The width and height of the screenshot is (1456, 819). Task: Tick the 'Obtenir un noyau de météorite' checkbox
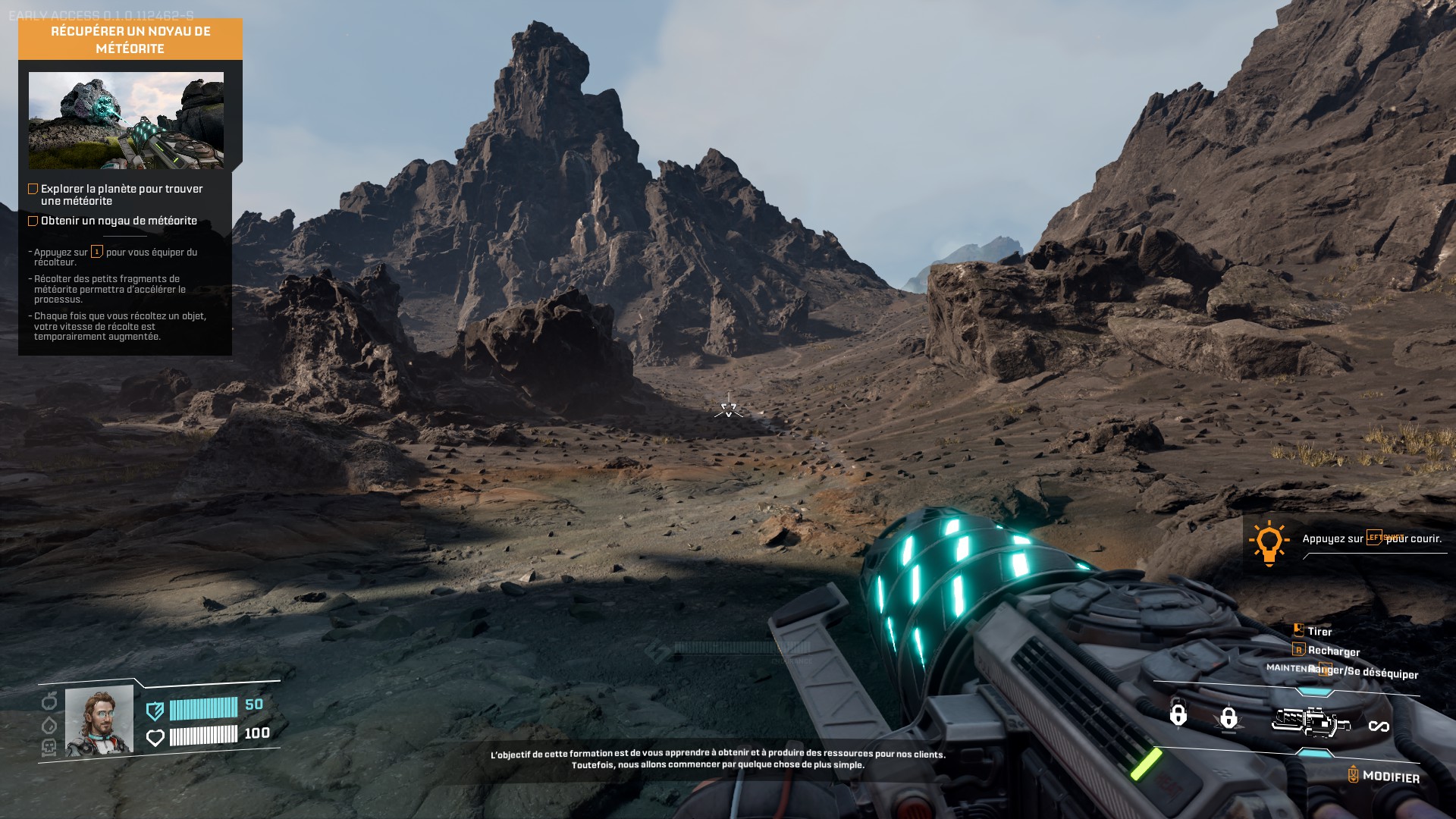click(x=33, y=221)
